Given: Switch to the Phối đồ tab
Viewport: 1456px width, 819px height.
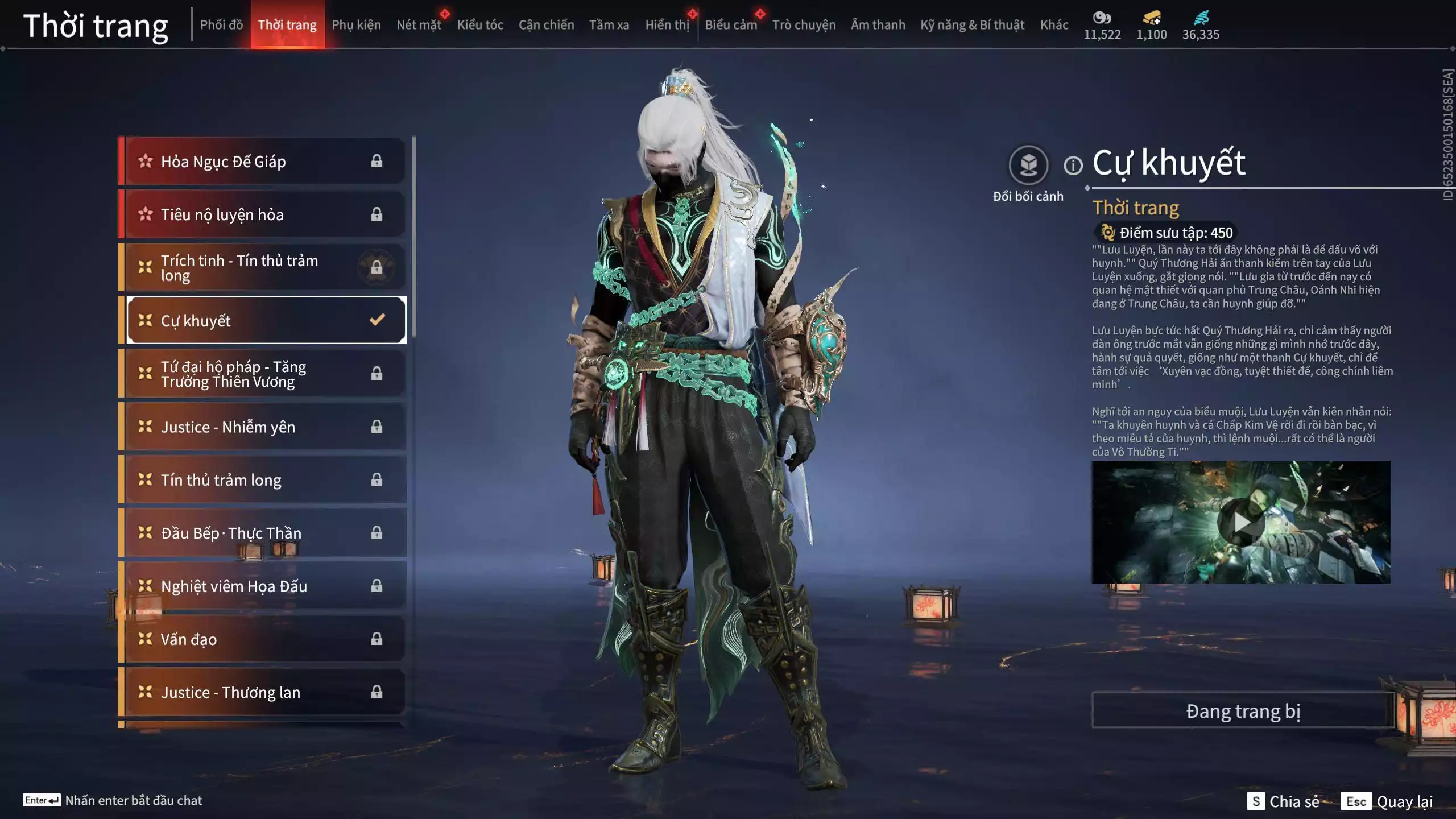Looking at the screenshot, I should click(221, 25).
